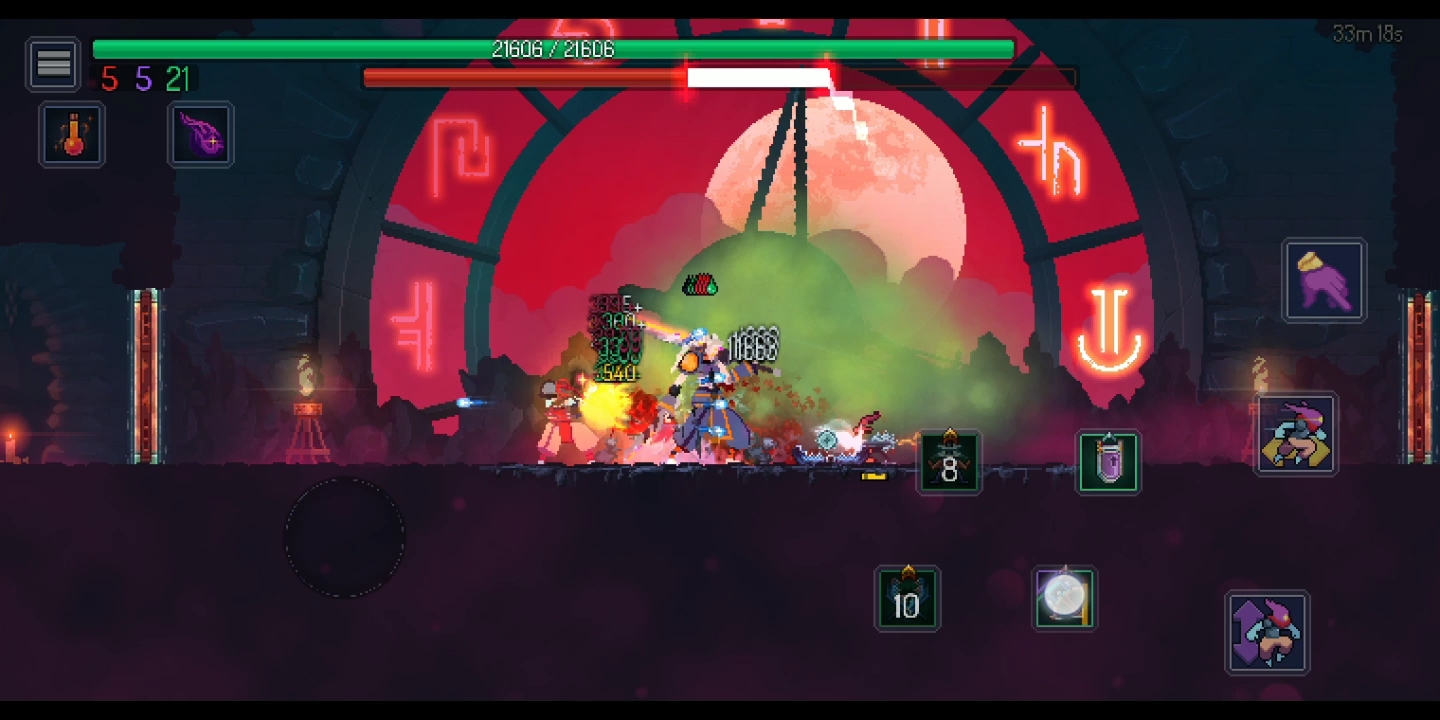Screen dimensions: 1440x720
Task: Activate the dodge roll button
Action: [1296, 434]
